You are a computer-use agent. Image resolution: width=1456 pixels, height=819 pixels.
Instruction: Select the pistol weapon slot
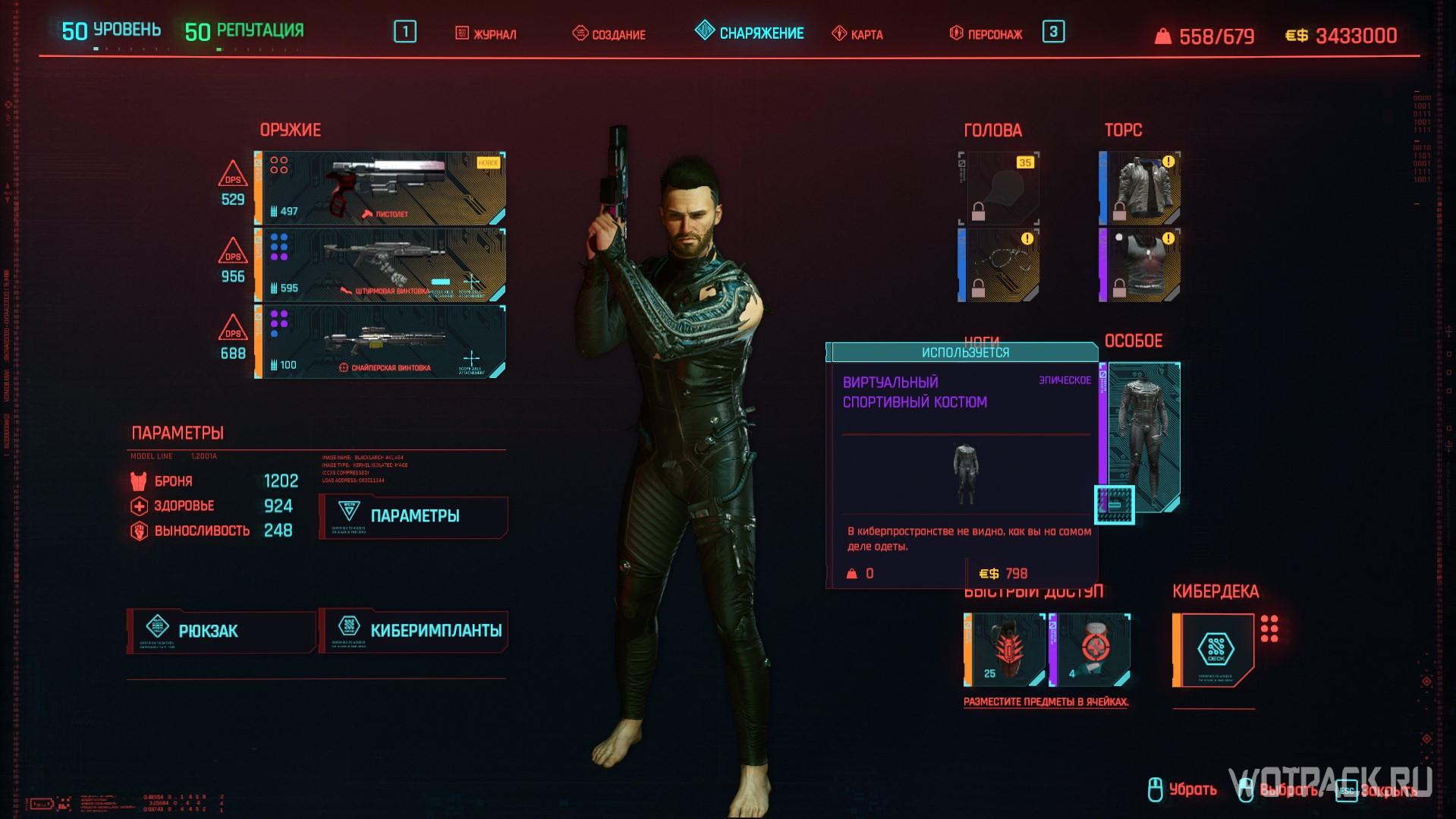pyautogui.click(x=380, y=188)
